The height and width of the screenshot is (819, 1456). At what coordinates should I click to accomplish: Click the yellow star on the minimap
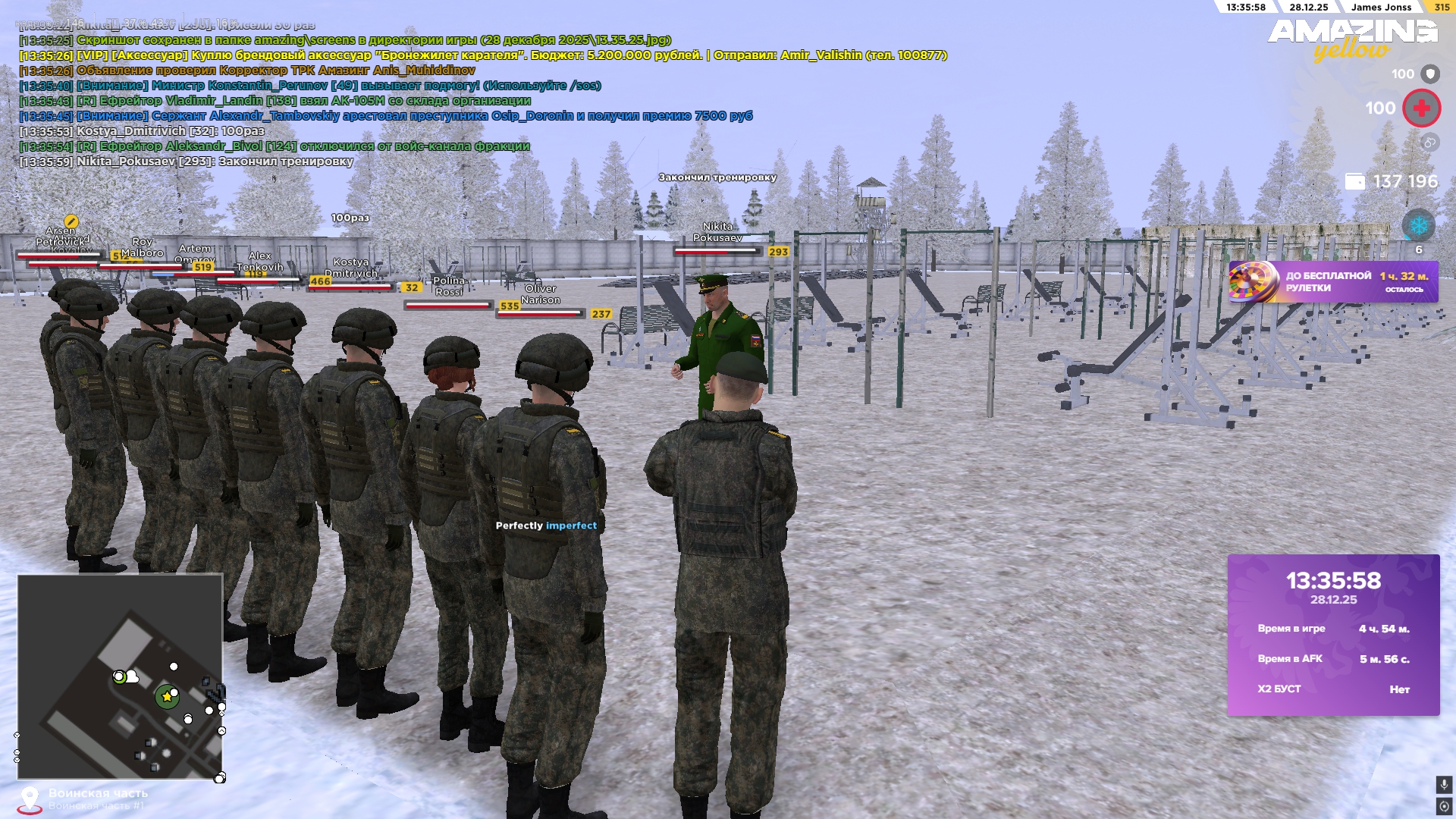pyautogui.click(x=166, y=698)
